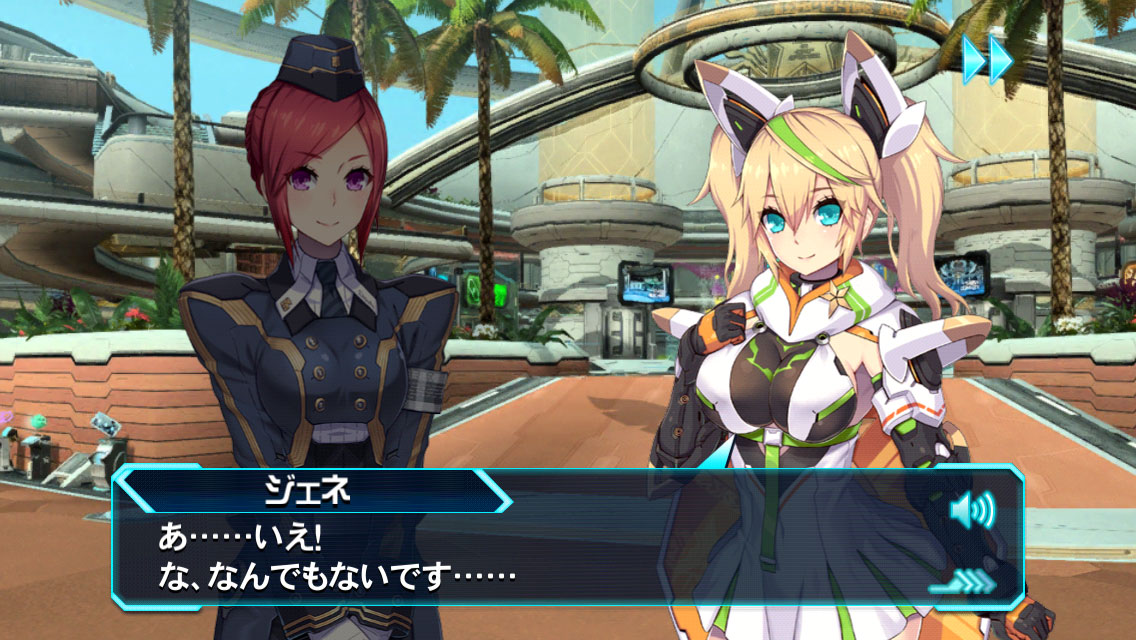Advance dialogue with the triple-arrow button

(x=965, y=580)
